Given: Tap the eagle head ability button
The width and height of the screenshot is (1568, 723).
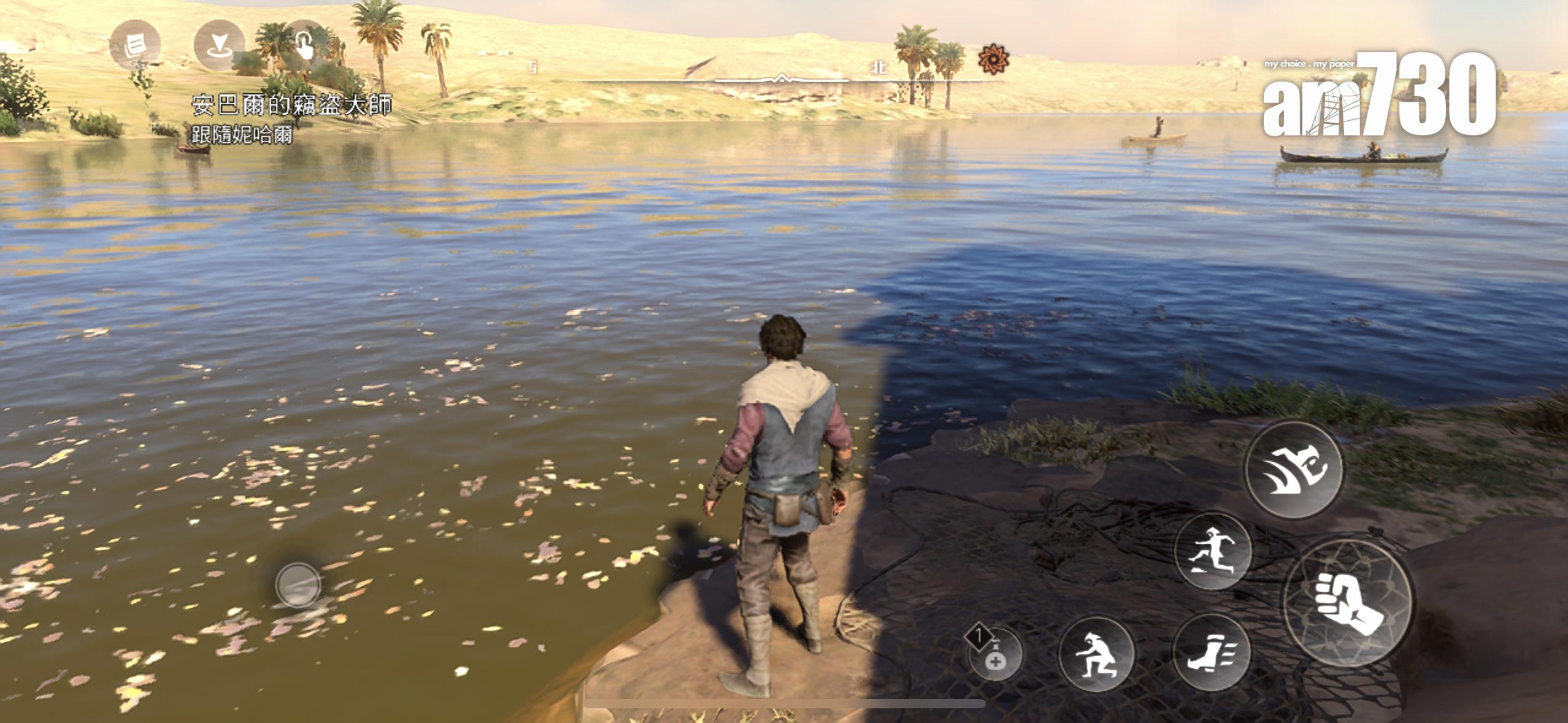Looking at the screenshot, I should (x=1293, y=470).
